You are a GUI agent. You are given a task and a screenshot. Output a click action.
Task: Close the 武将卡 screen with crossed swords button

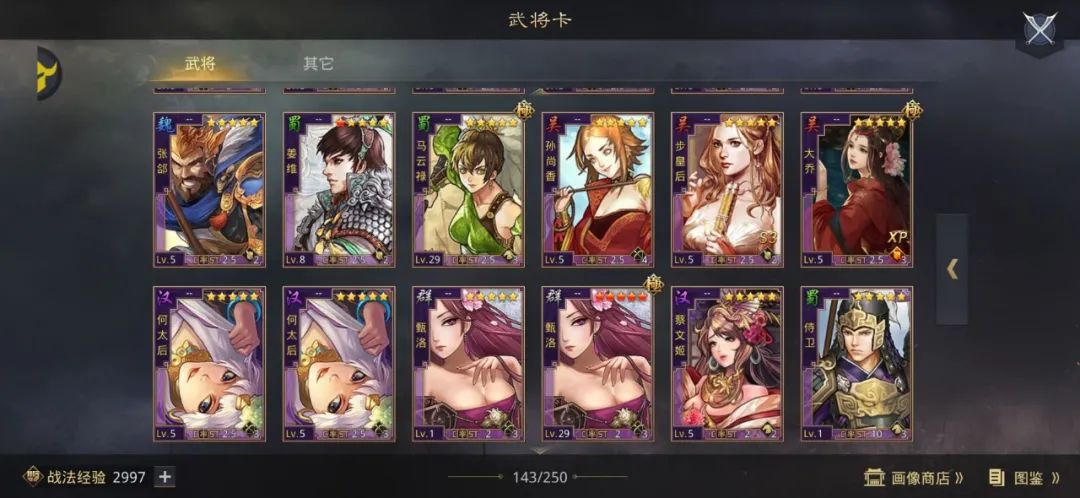1040,29
